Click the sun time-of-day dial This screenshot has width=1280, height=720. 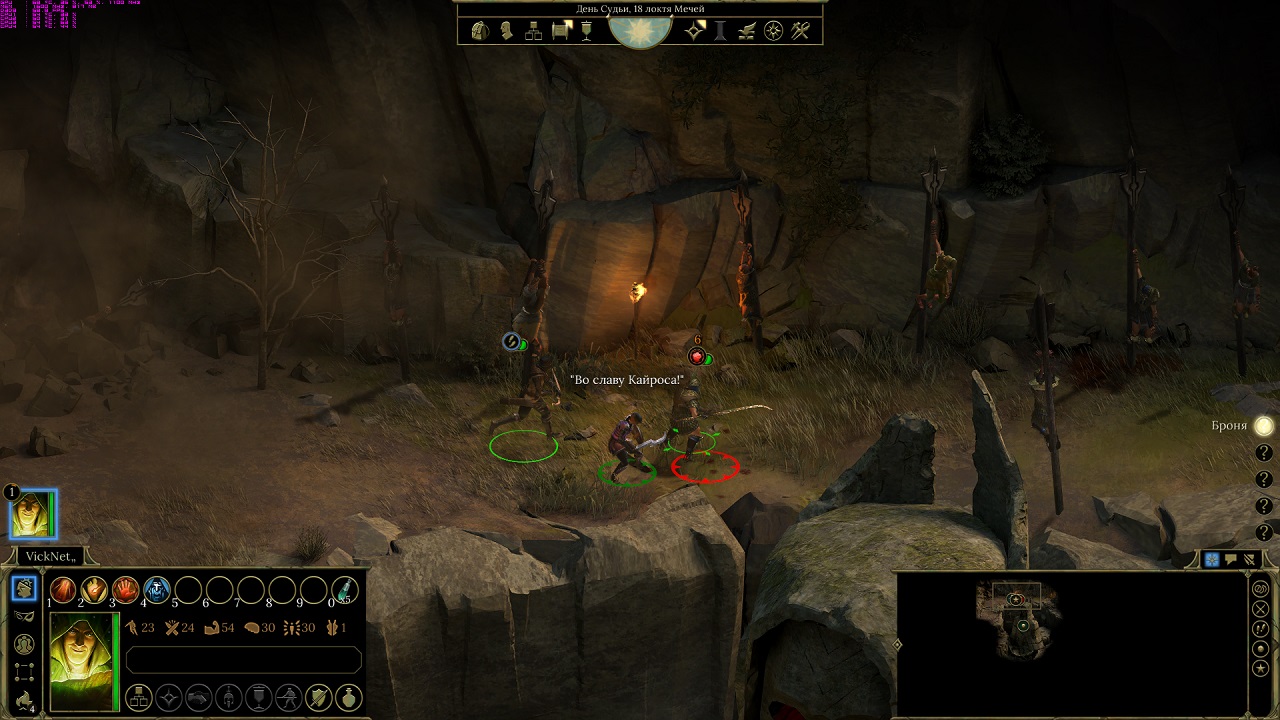pyautogui.click(x=640, y=30)
